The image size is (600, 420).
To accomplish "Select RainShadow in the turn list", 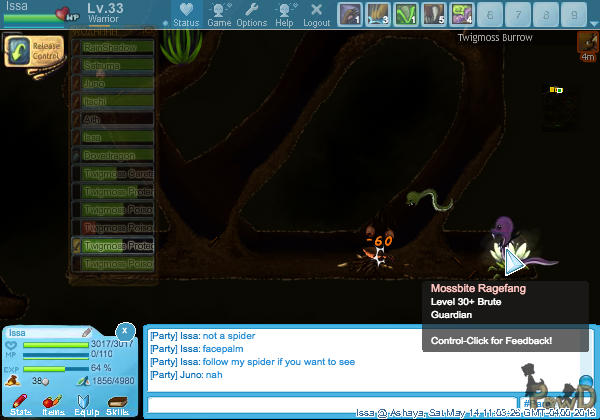I will click(x=113, y=46).
